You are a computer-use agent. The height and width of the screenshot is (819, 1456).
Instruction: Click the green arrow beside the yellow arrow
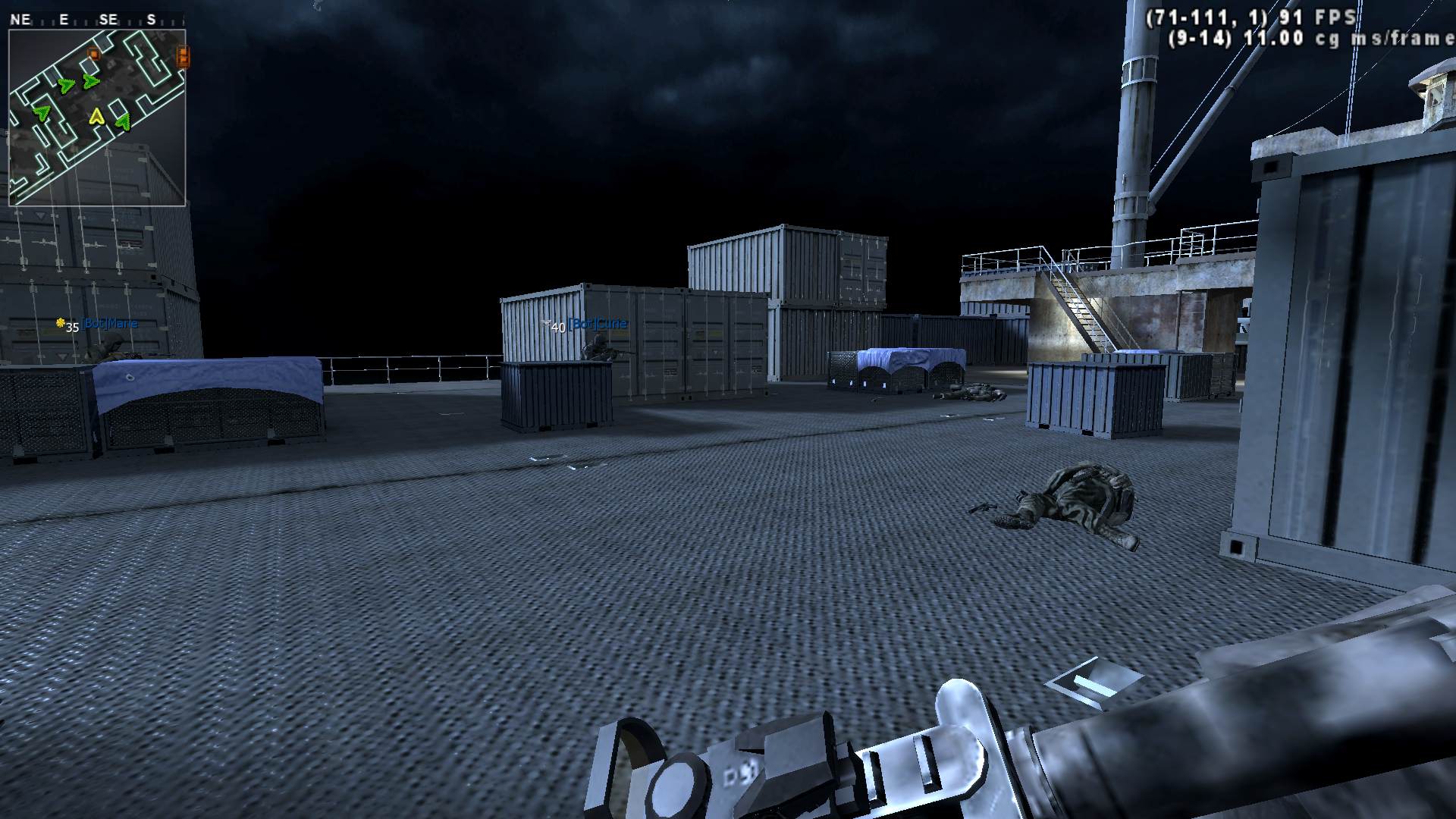tap(123, 121)
